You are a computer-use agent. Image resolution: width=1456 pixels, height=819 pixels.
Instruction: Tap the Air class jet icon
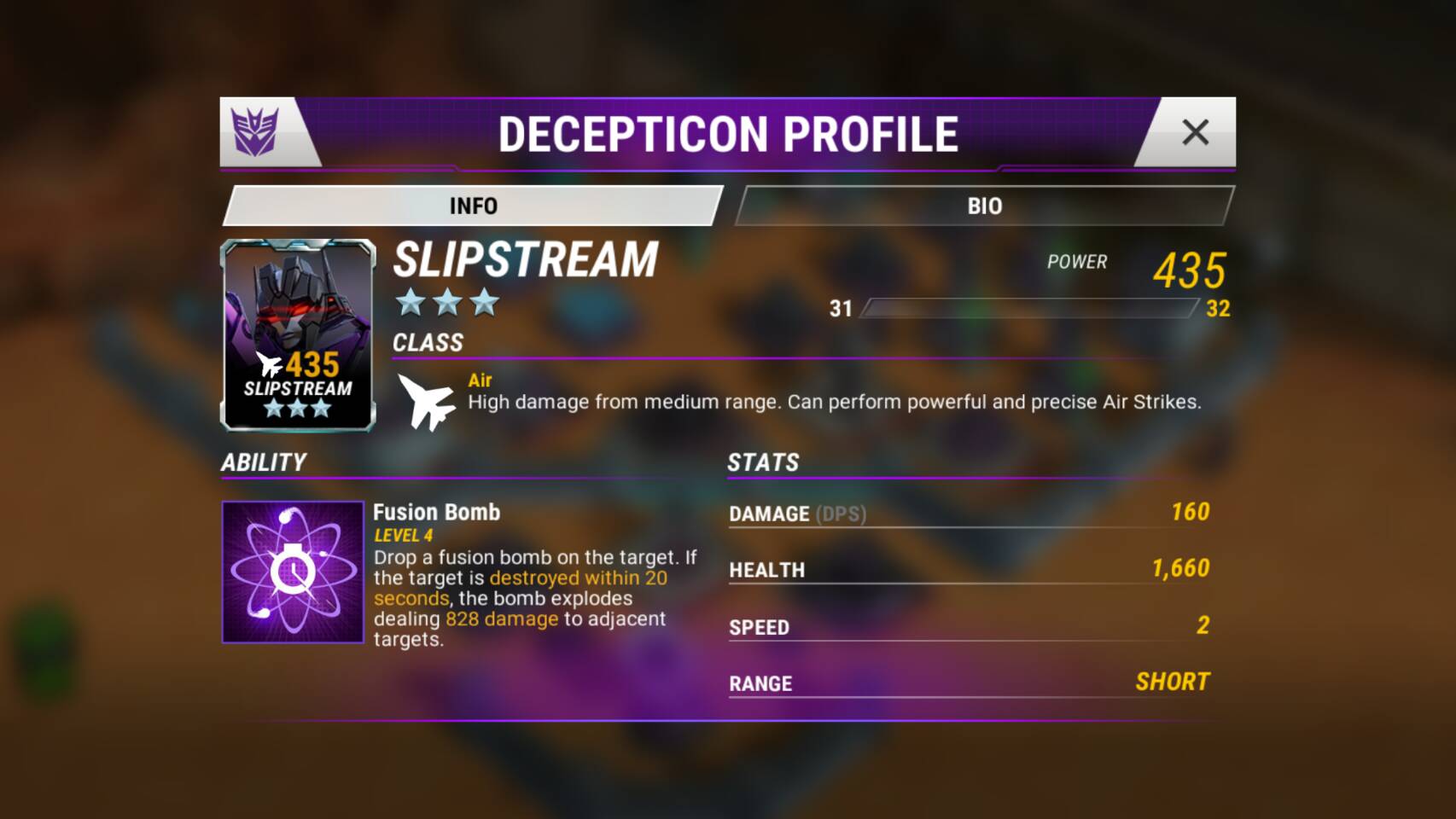tap(427, 402)
